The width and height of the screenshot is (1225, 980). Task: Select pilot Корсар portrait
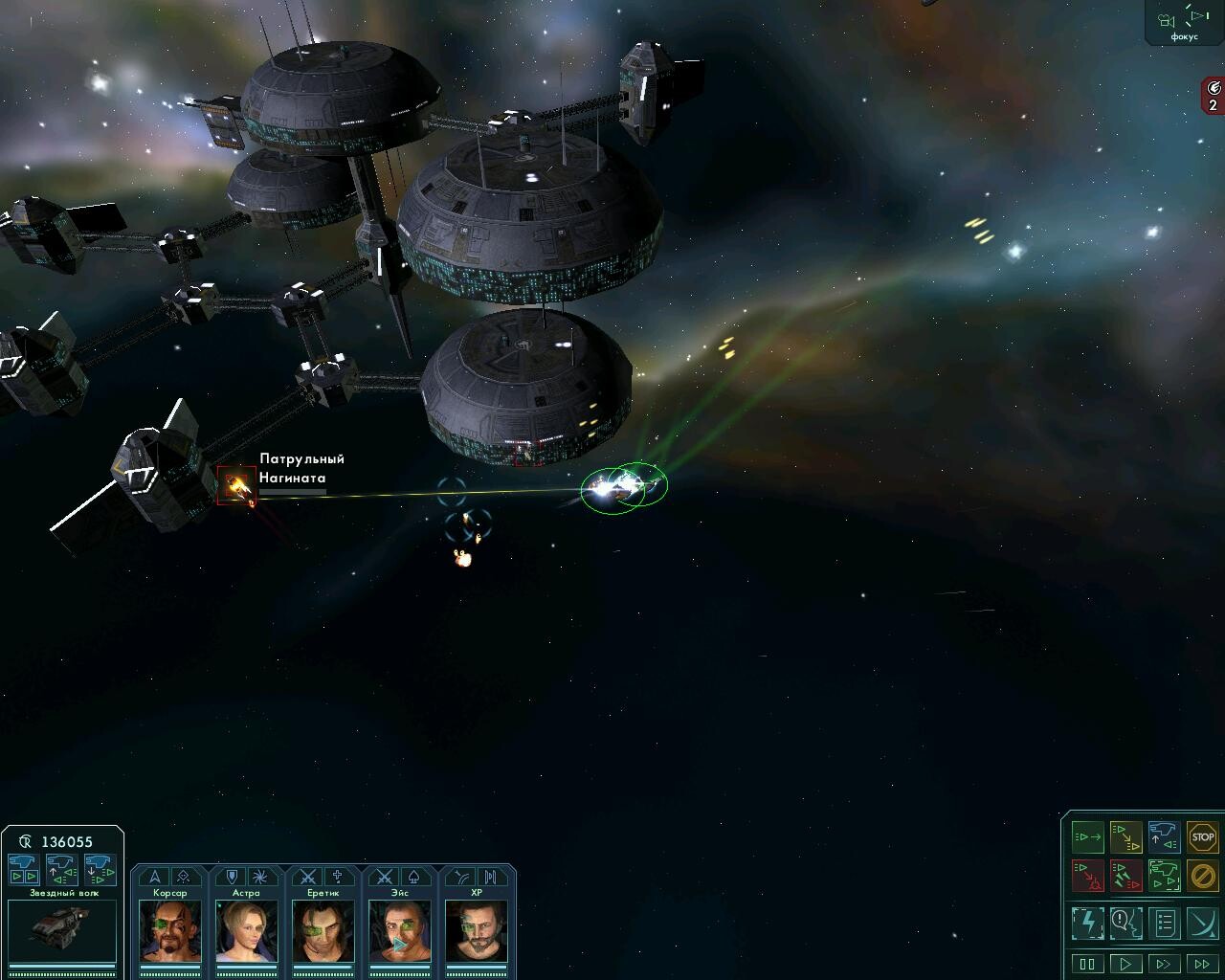[x=169, y=929]
